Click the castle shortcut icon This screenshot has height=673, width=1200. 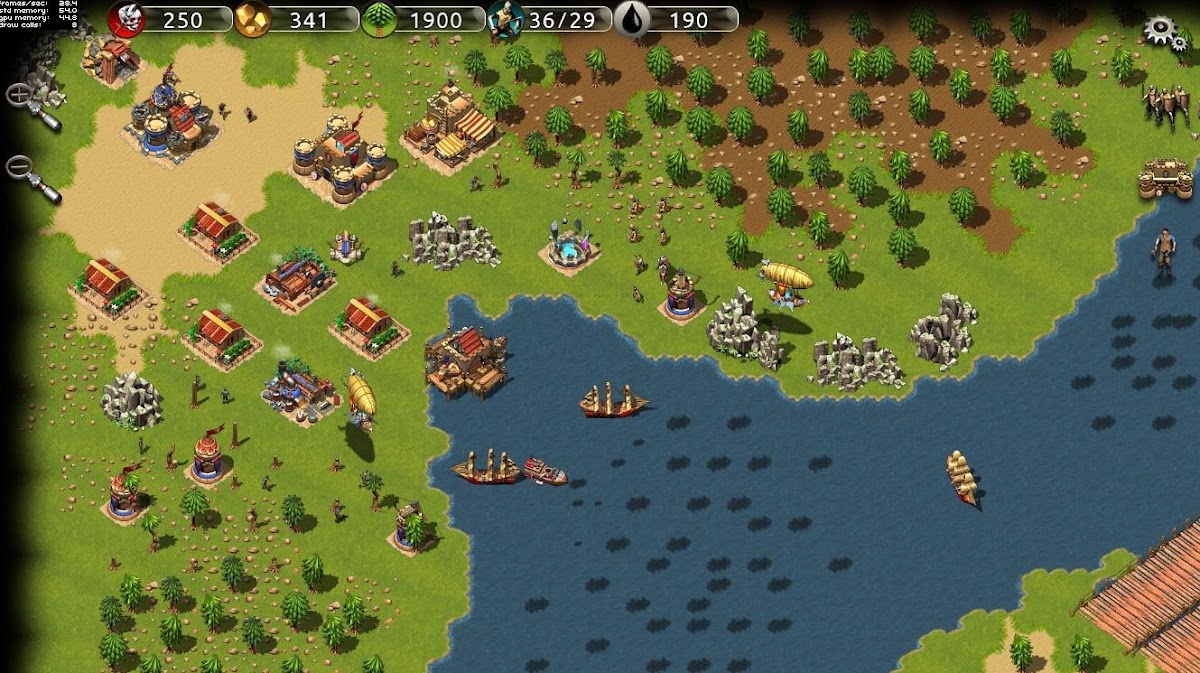(x=1164, y=180)
